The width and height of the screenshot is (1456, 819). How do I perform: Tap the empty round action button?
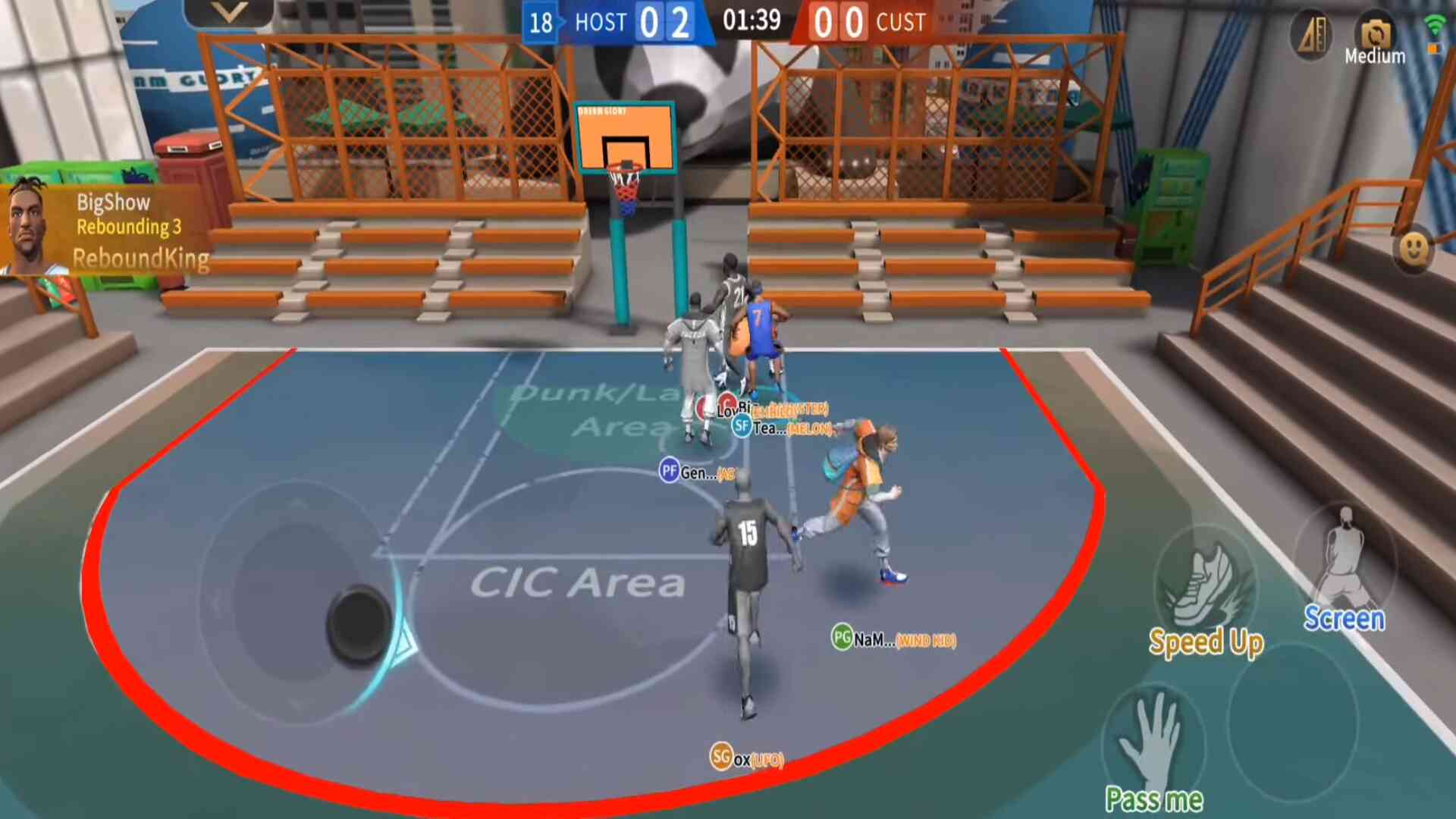click(x=1292, y=720)
